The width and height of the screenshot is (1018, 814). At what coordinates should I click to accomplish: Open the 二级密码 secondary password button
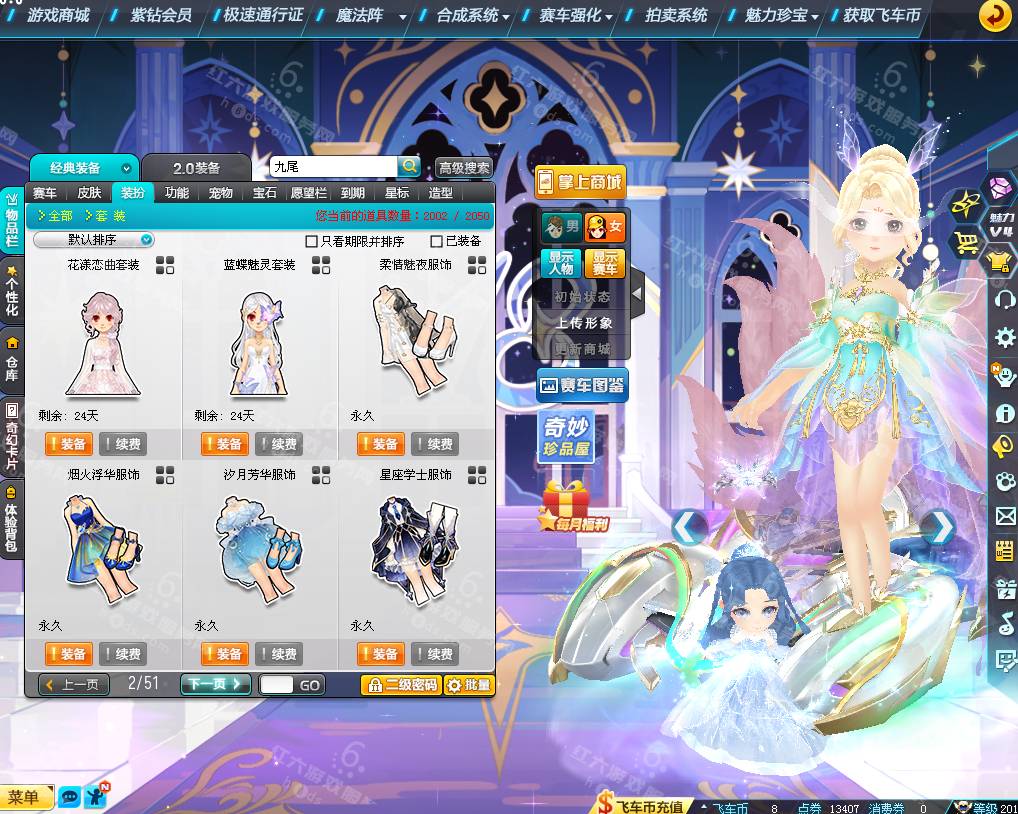pyautogui.click(x=400, y=685)
